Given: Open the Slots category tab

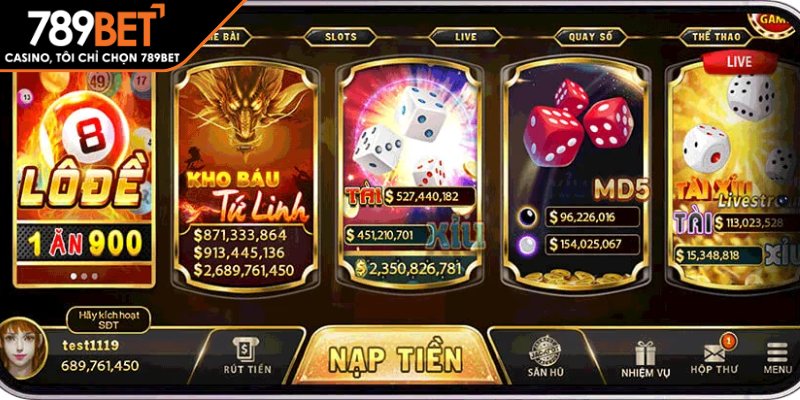Looking at the screenshot, I should (340, 35).
